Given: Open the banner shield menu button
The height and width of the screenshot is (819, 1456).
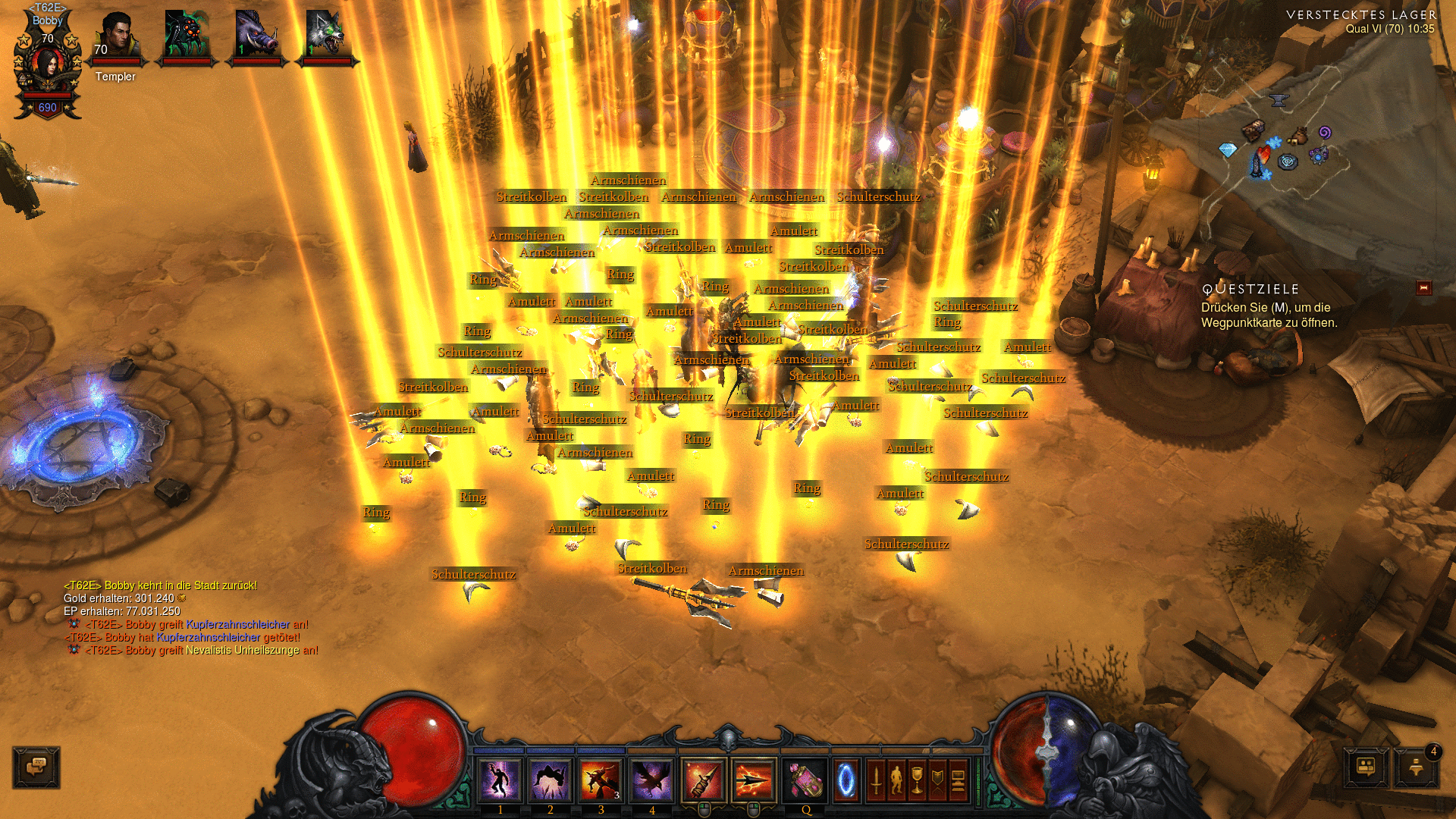Looking at the screenshot, I should tap(937, 780).
